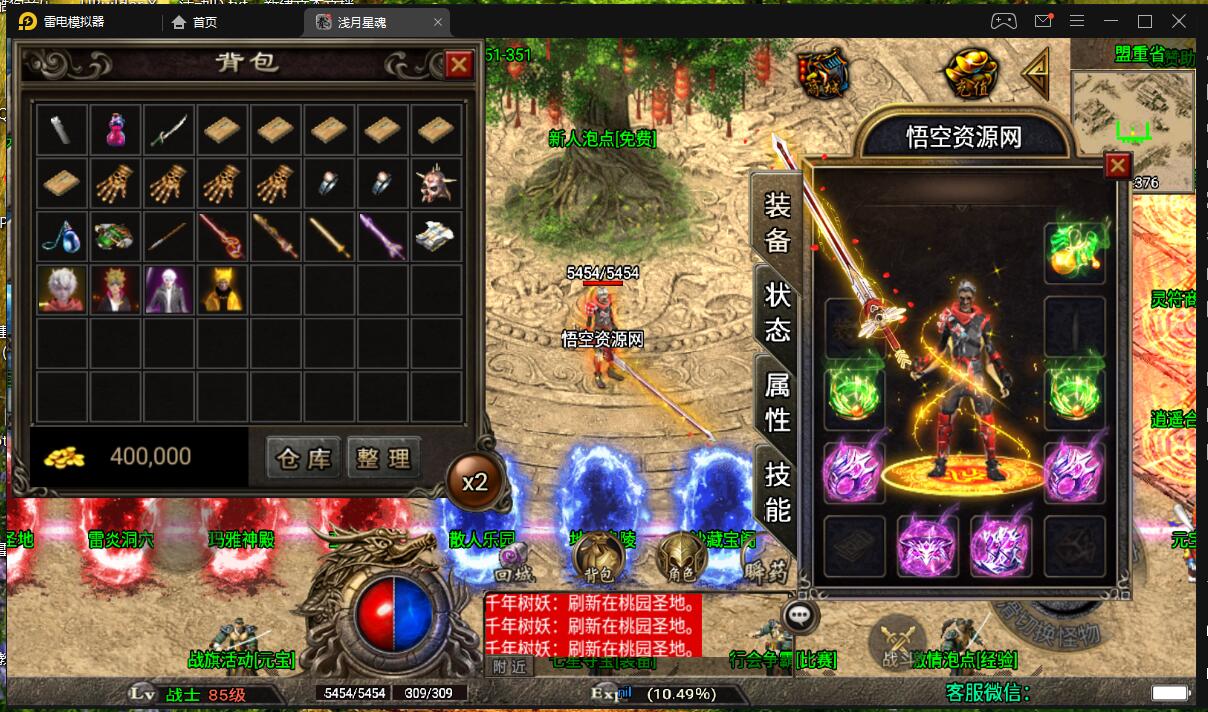Sort the backpack with the 整理 button
Viewport: 1208px width, 712px height.
(x=384, y=458)
